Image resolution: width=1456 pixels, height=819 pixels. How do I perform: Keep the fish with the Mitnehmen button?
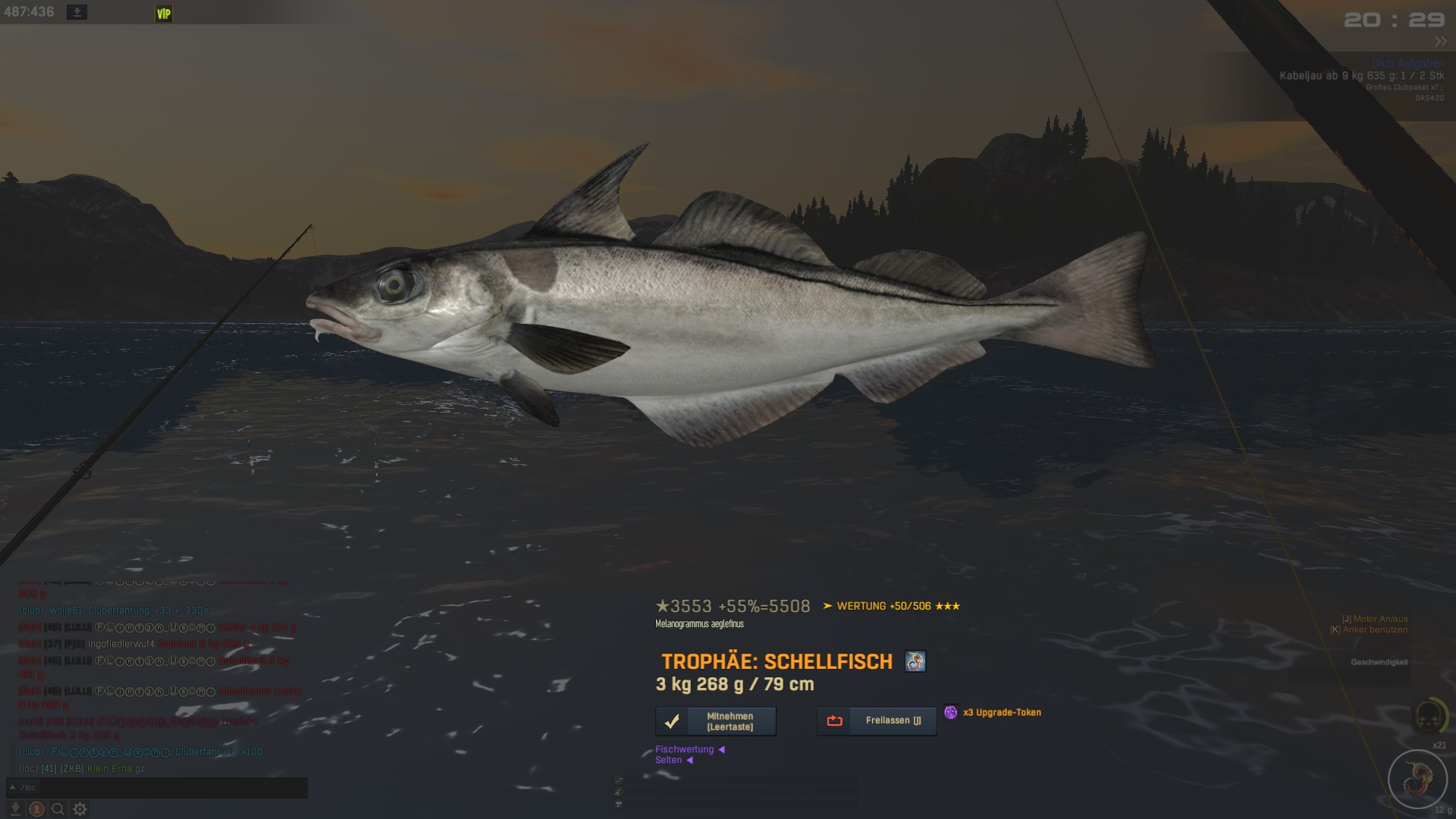pyautogui.click(x=715, y=721)
